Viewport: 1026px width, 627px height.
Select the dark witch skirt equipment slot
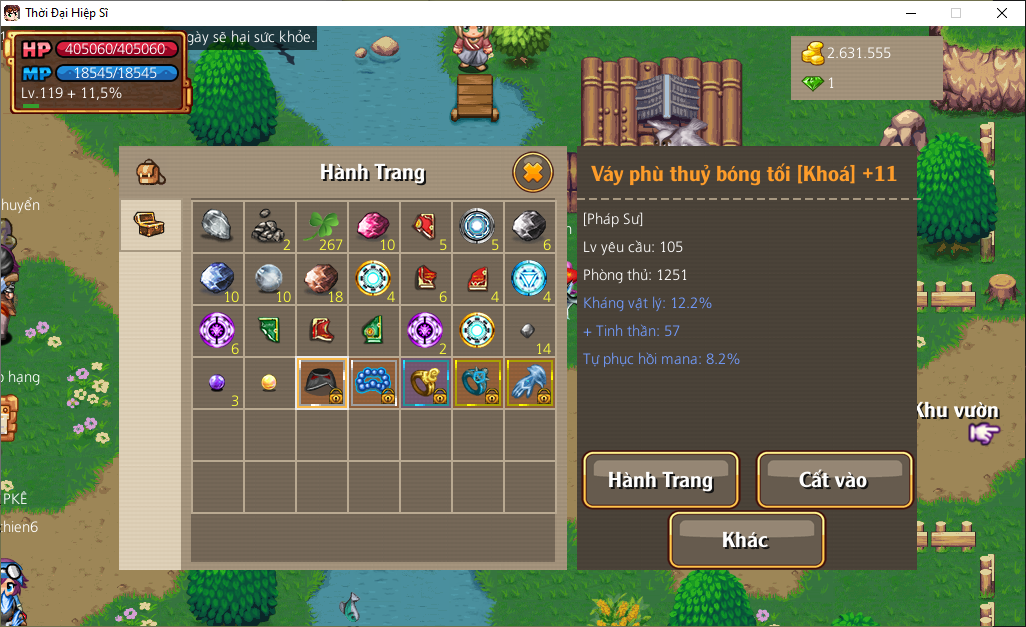coord(322,383)
